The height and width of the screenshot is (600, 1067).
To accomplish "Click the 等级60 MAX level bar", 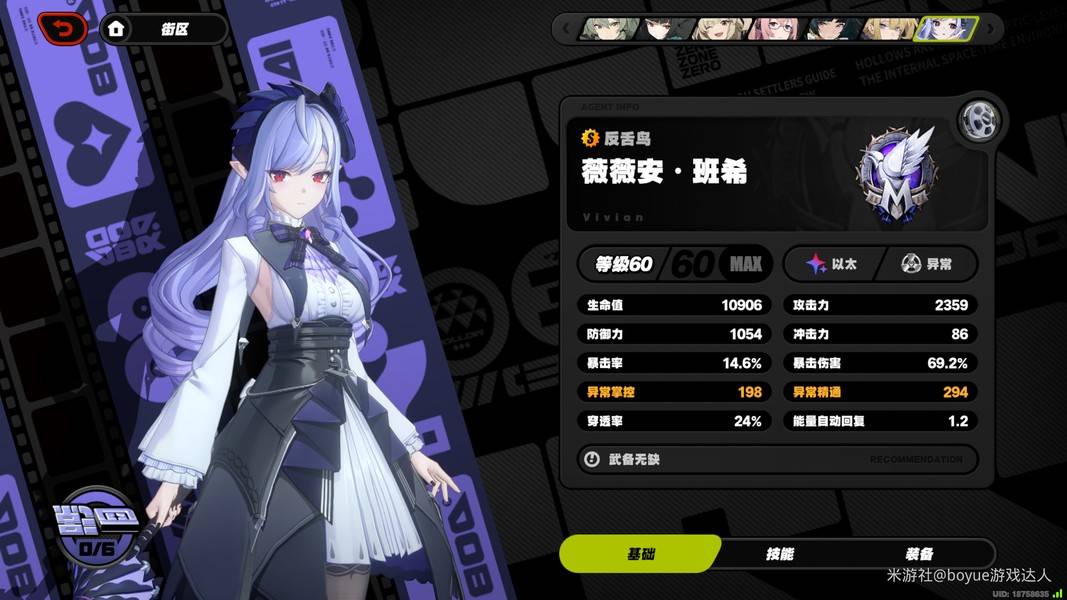I will [675, 264].
